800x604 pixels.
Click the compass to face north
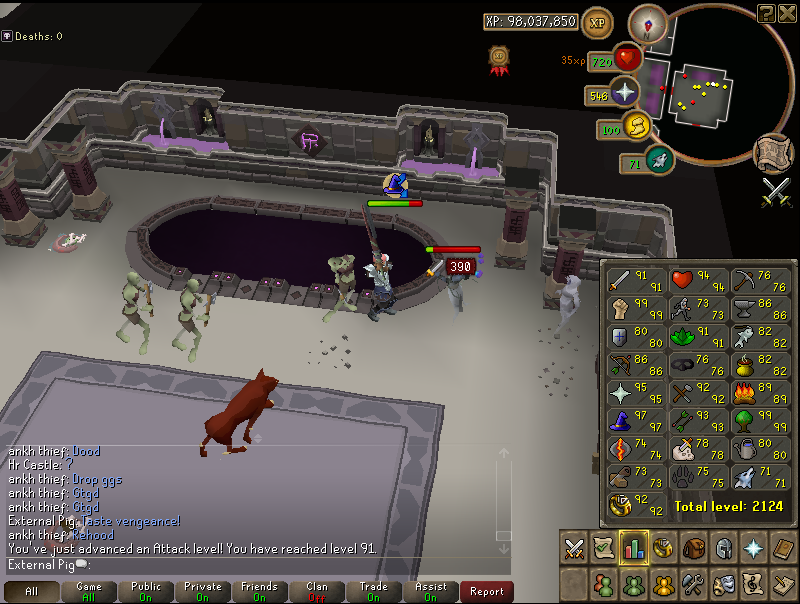click(646, 24)
